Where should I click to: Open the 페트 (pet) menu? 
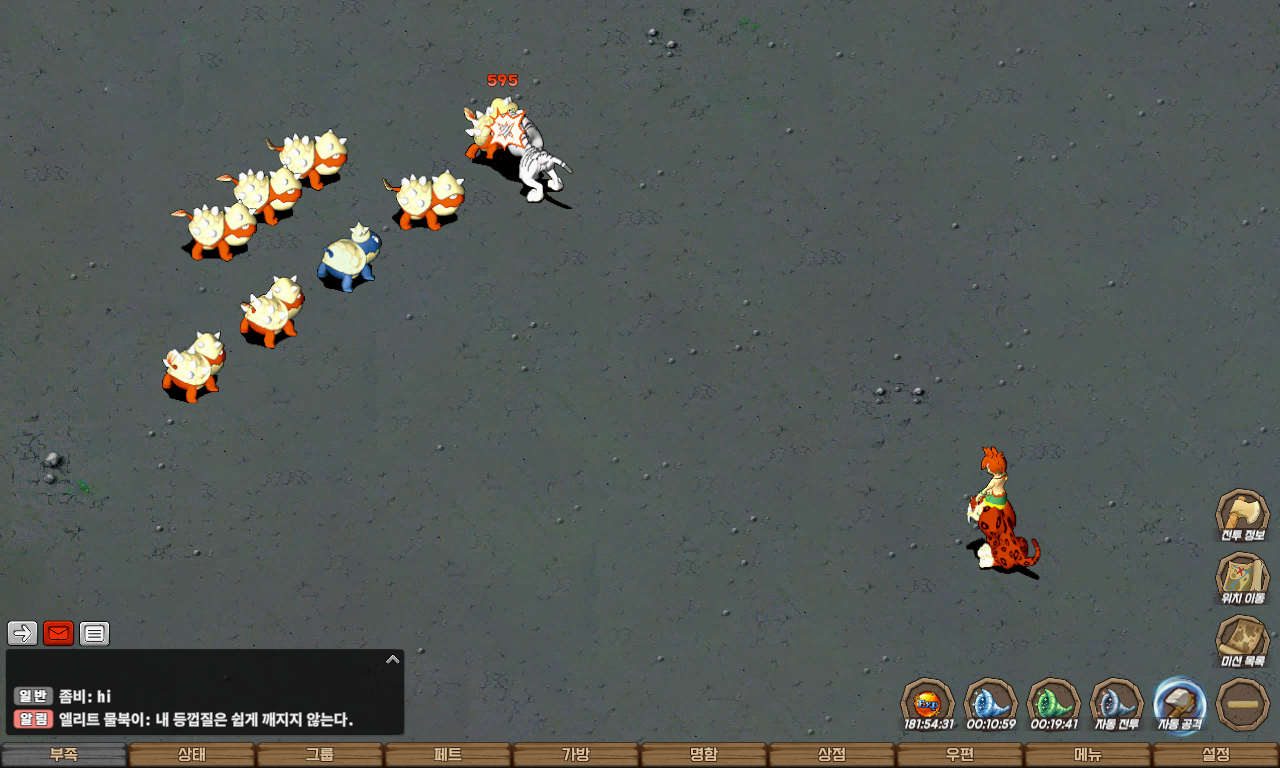(448, 755)
